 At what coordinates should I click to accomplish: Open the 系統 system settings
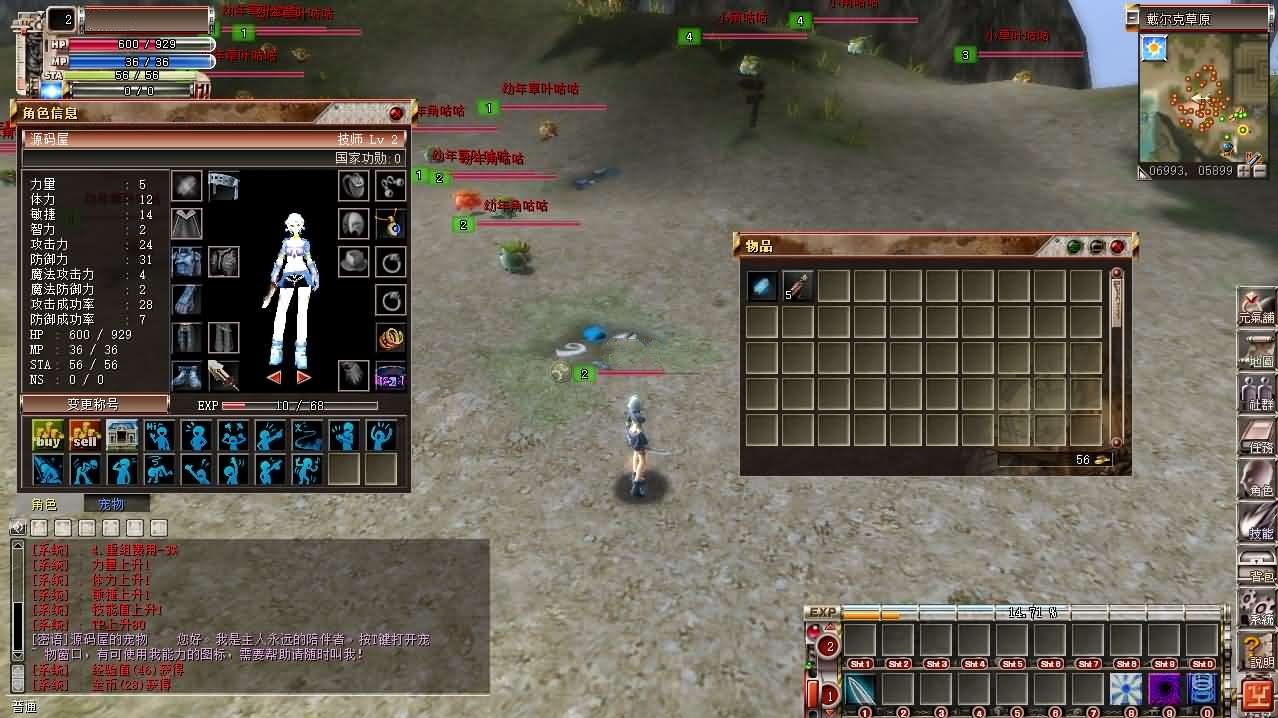click(x=1257, y=608)
